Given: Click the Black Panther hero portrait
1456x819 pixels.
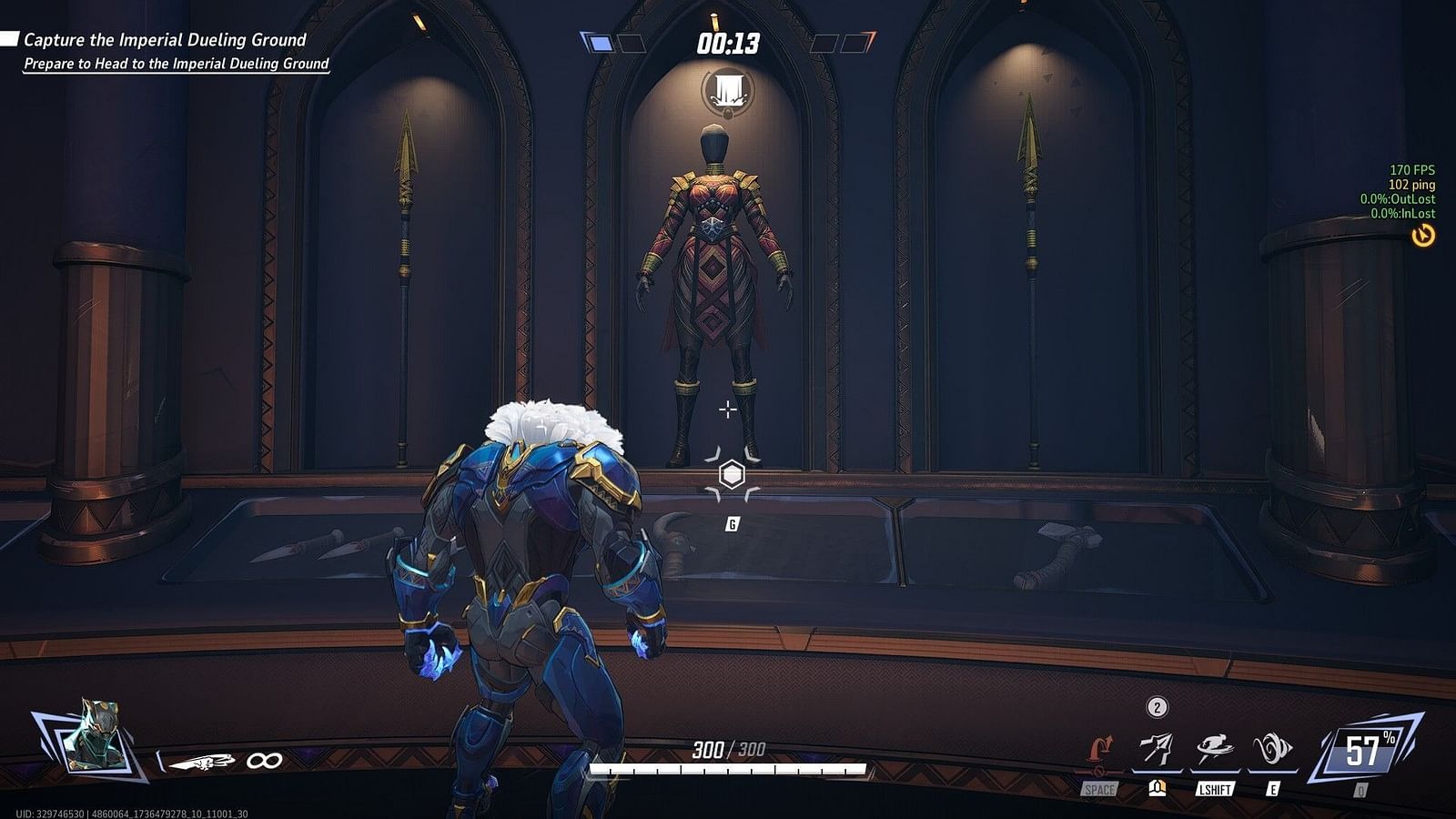Looking at the screenshot, I should [x=93, y=736].
